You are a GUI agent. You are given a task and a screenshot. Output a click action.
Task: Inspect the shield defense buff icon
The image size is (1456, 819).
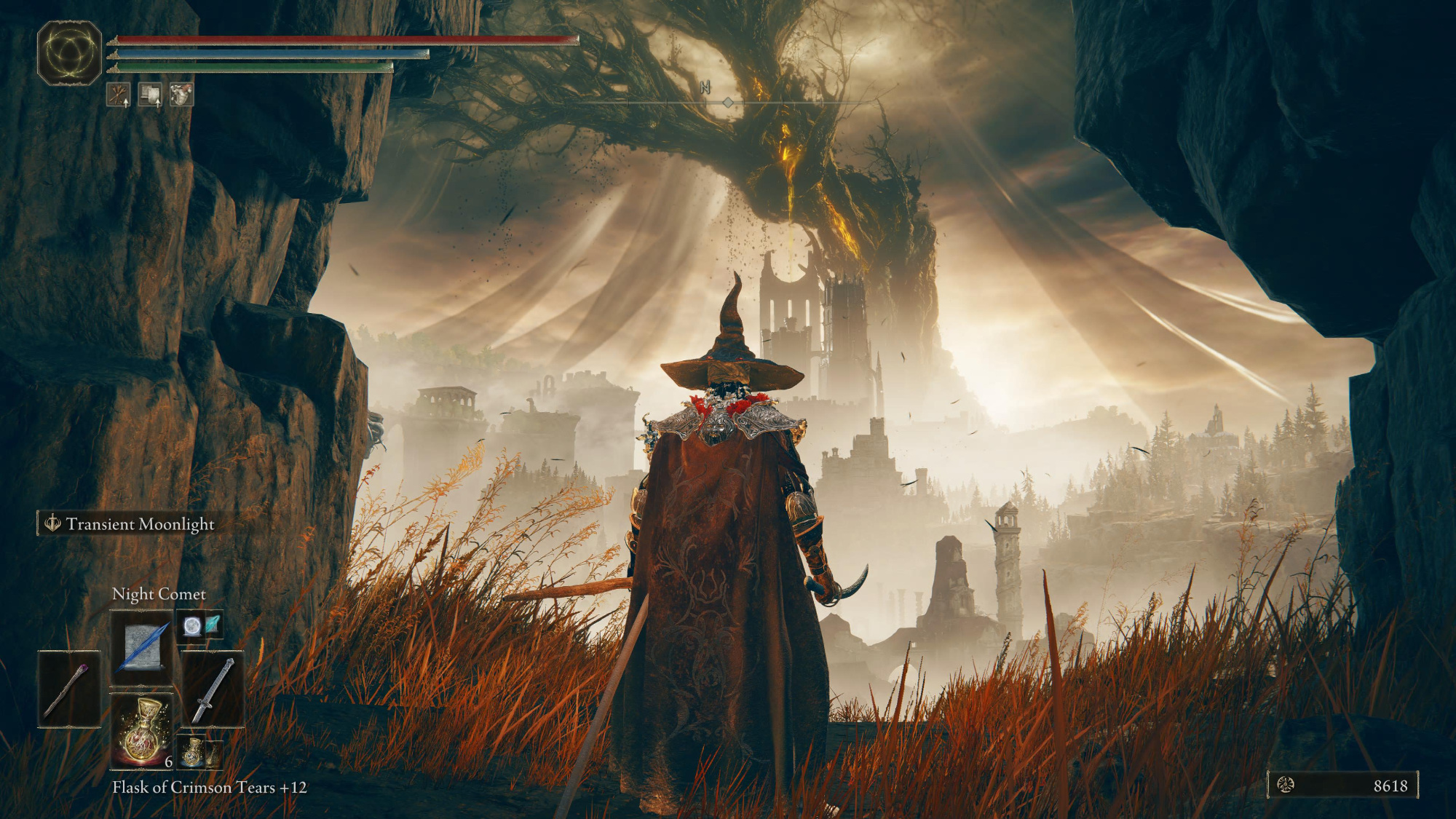[x=150, y=95]
